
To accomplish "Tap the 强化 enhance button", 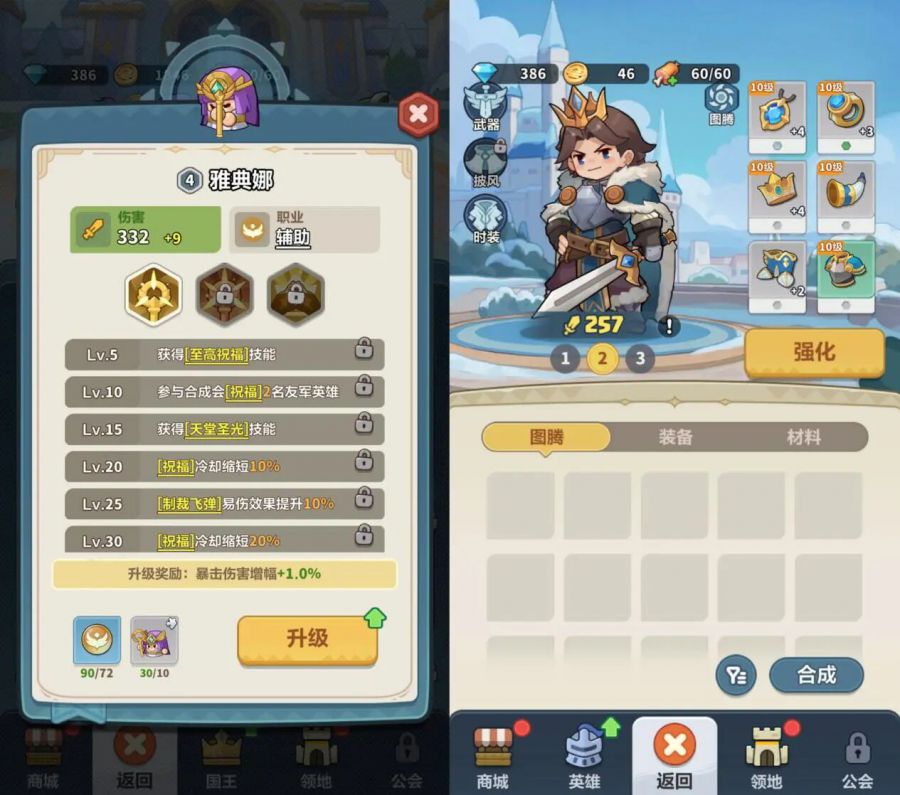I will pyautogui.click(x=814, y=352).
